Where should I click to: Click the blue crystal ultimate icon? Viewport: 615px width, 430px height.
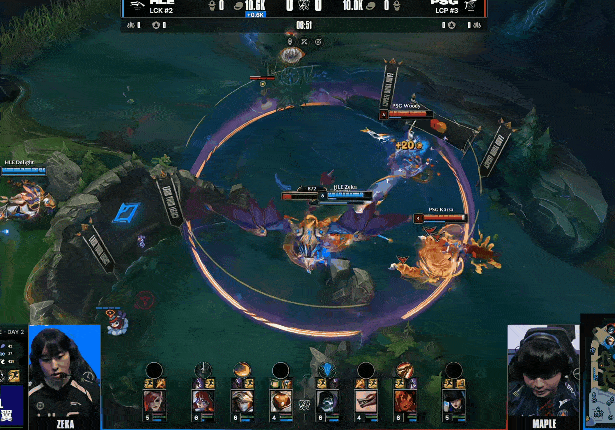click(328, 370)
